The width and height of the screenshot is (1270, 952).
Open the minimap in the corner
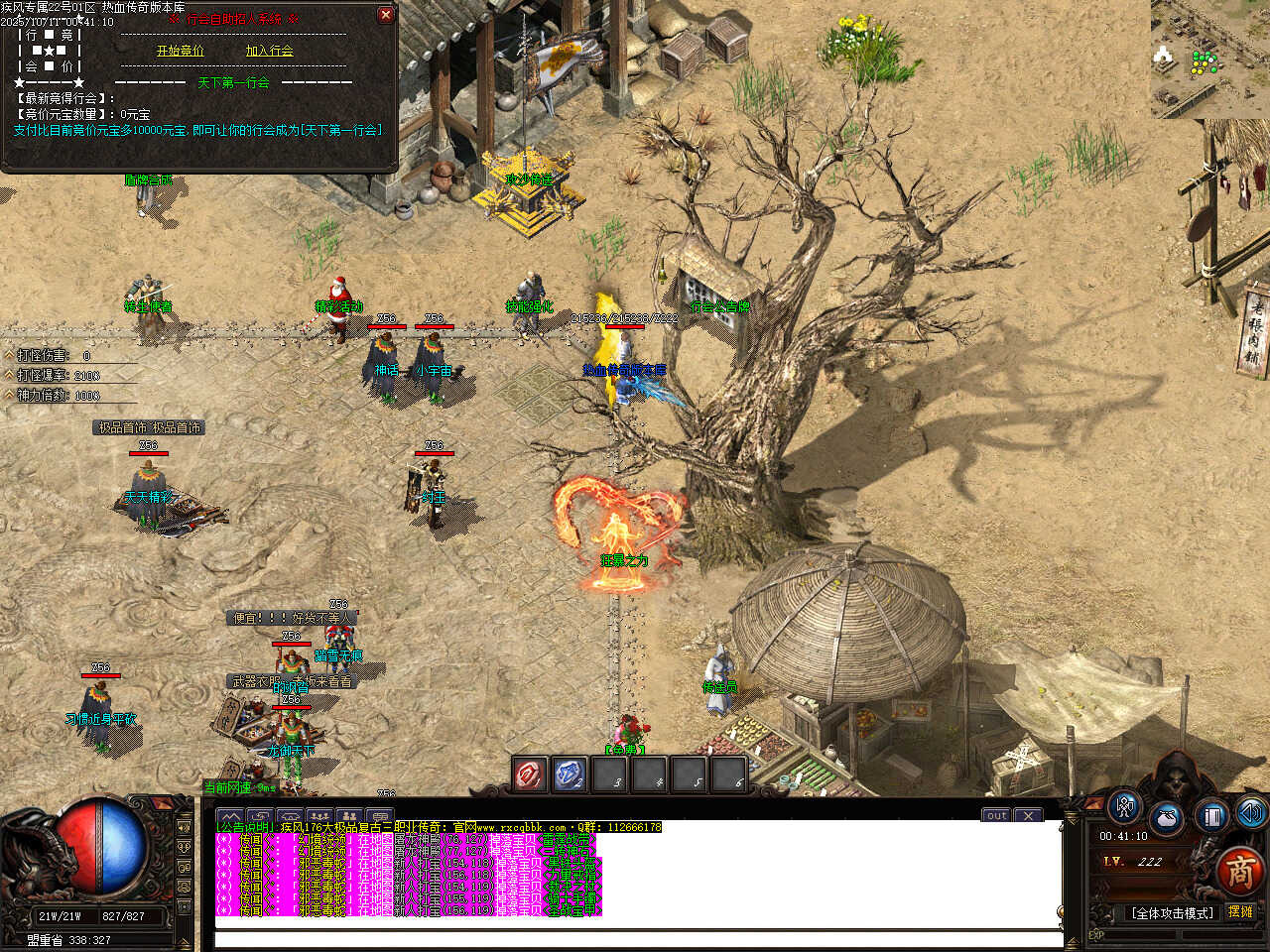point(1209,59)
